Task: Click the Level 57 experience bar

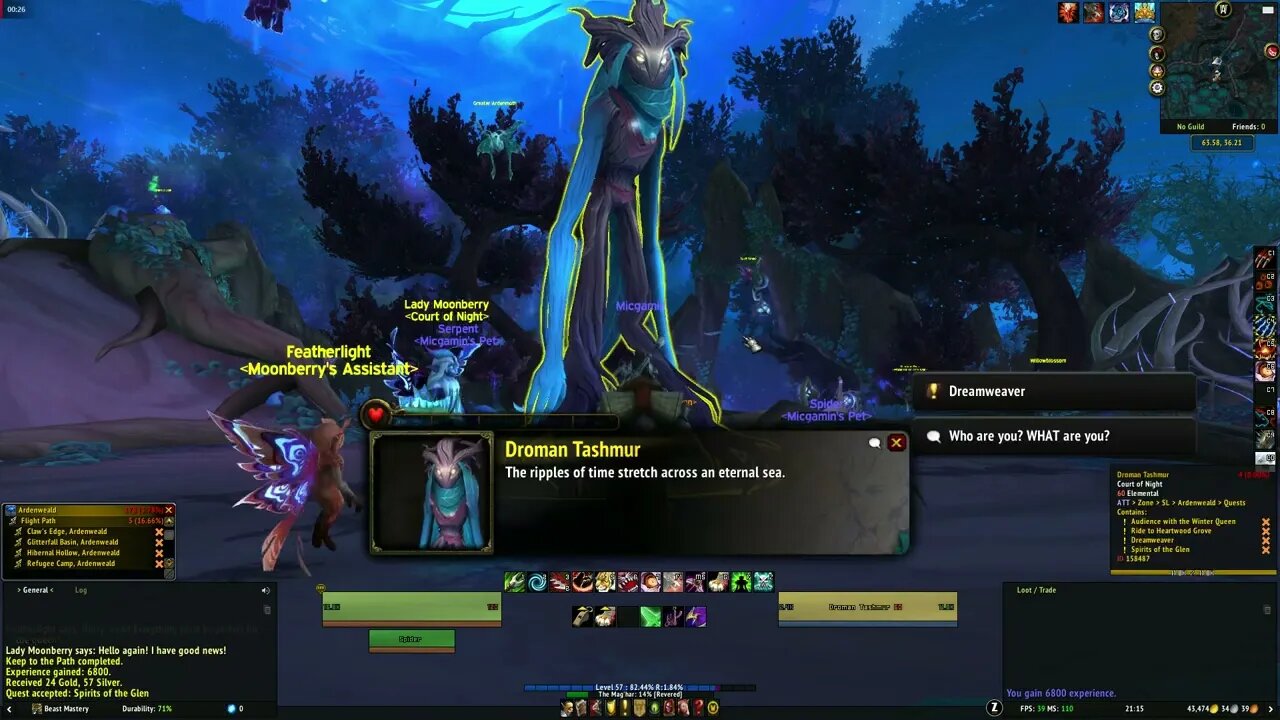Action: coord(640,686)
